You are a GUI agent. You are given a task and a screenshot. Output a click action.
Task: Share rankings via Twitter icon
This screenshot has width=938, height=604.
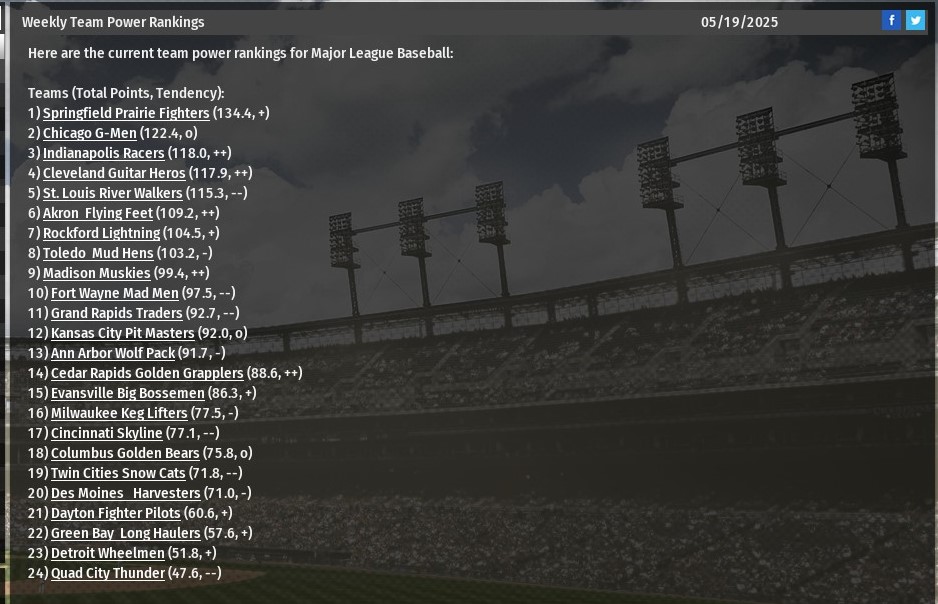[915, 21]
